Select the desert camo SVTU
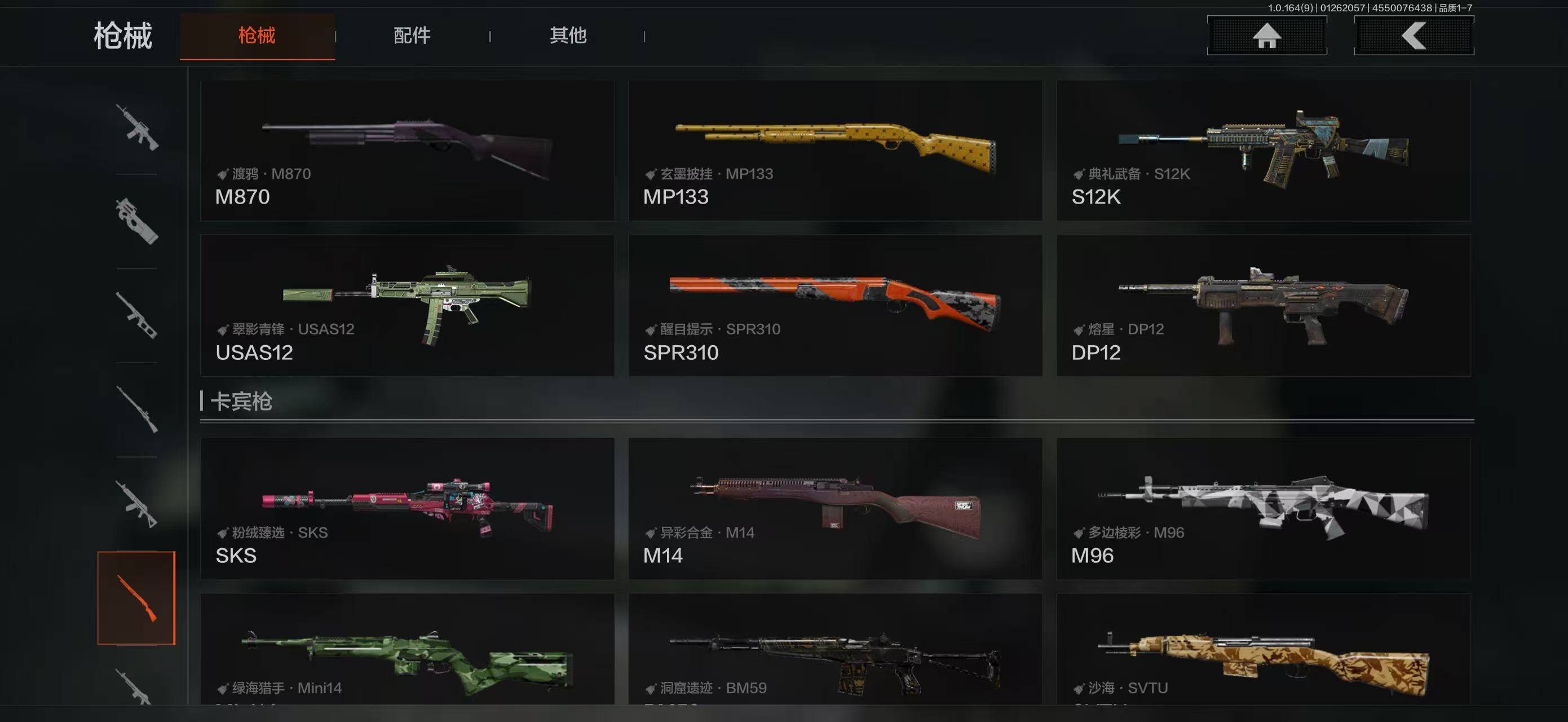The image size is (1568, 722). (x=1264, y=650)
